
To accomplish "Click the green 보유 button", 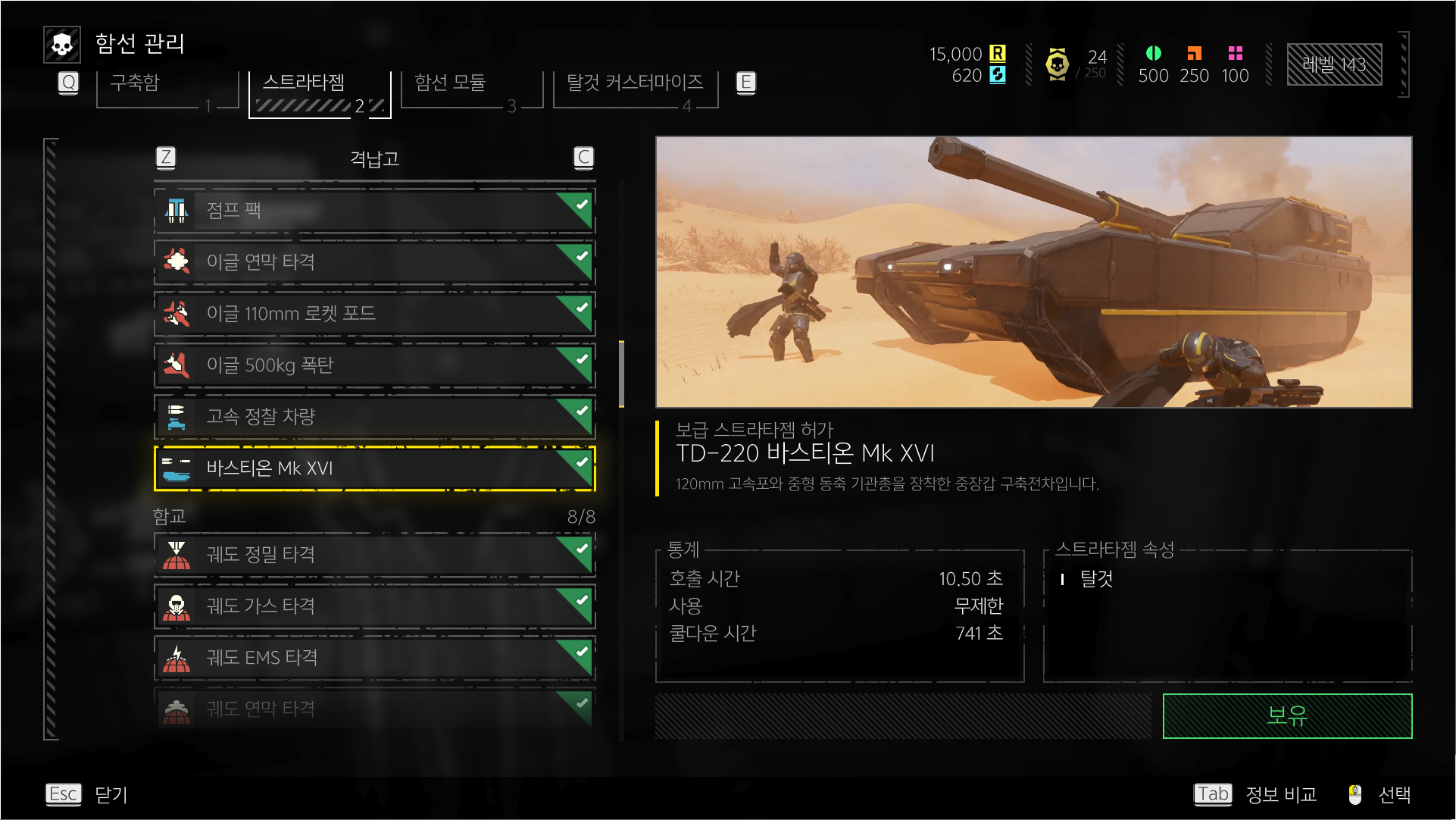I will [x=1286, y=715].
